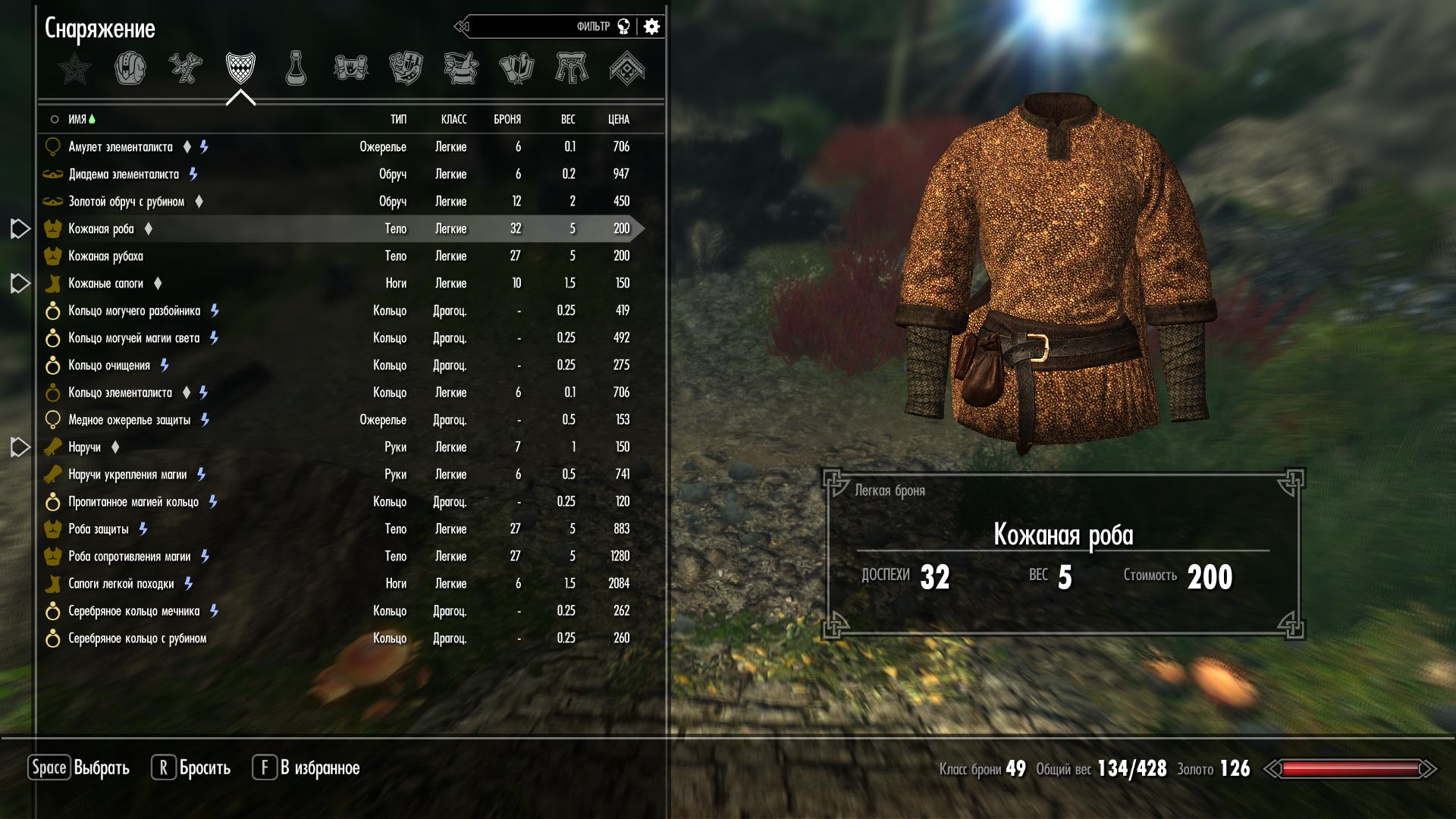Select Наручи укрепления магии gauntlets
This screenshot has height=819, width=1456.
pos(127,475)
